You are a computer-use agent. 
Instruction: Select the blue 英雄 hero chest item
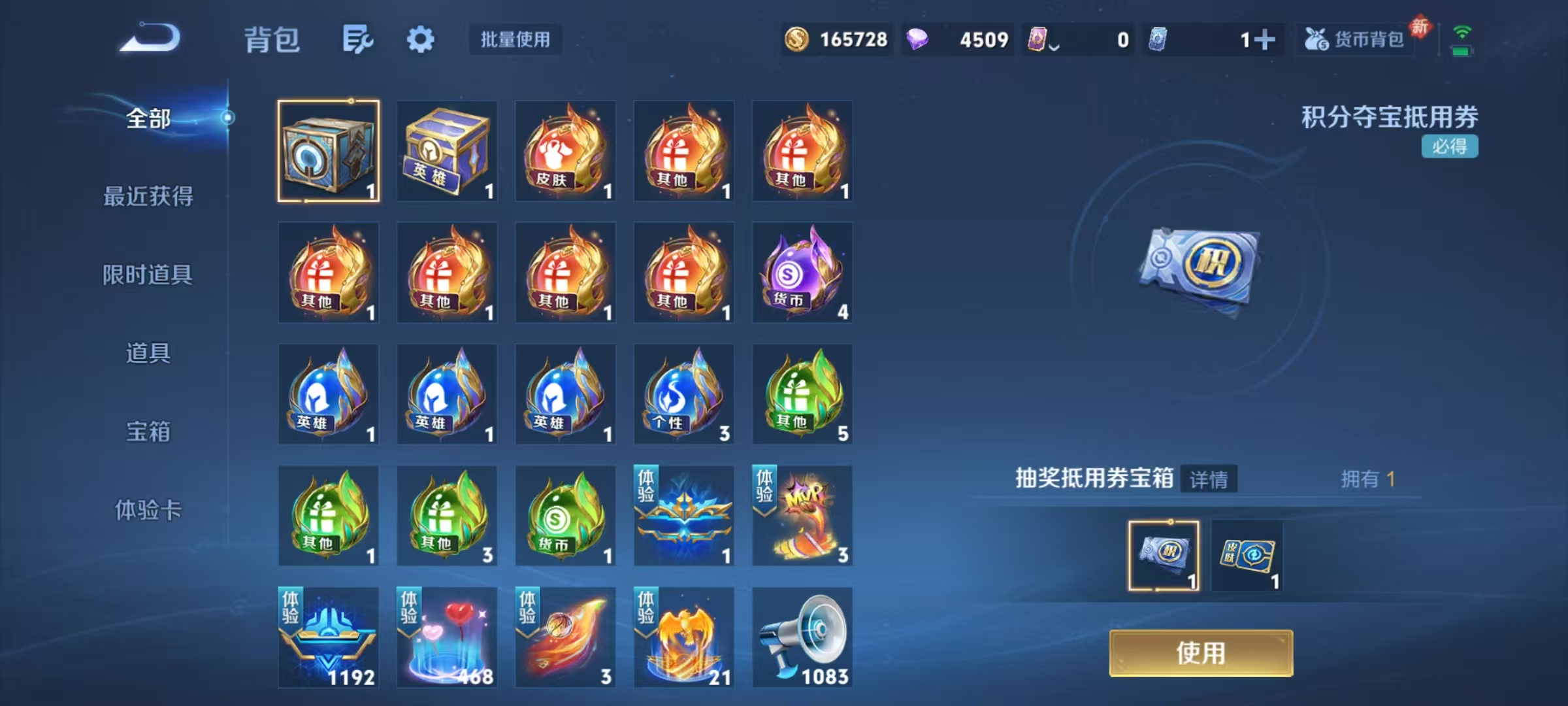pos(448,152)
